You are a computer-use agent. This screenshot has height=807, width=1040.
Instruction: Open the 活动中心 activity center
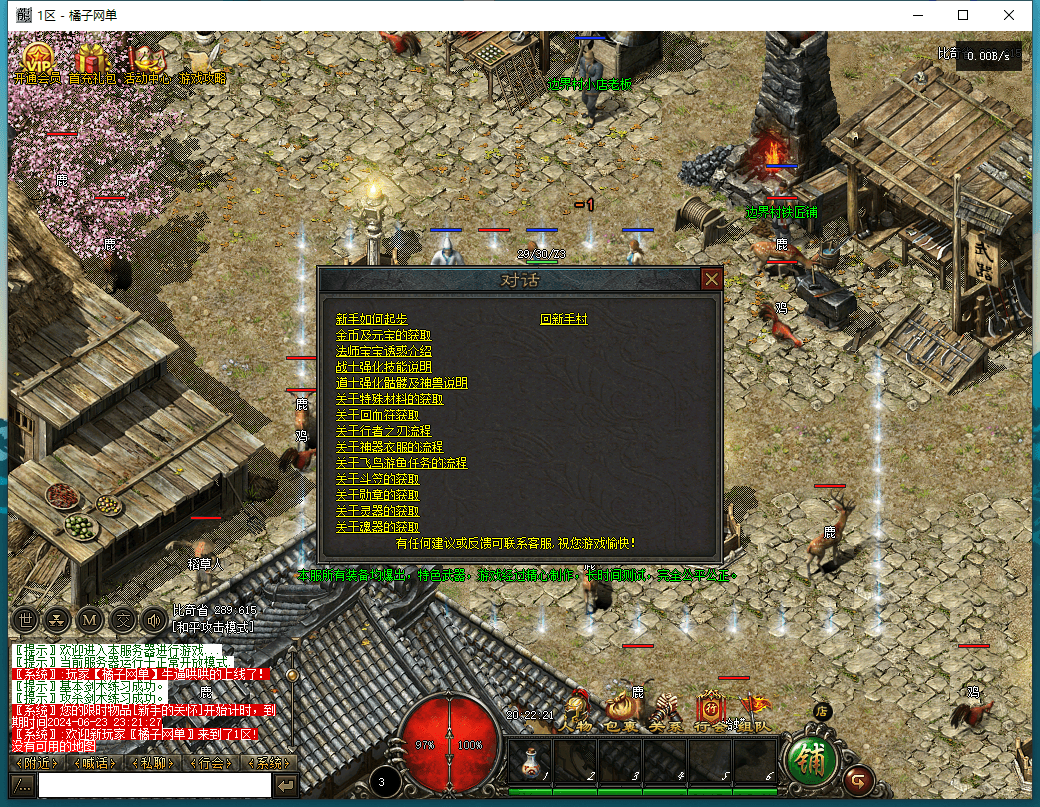tap(147, 60)
